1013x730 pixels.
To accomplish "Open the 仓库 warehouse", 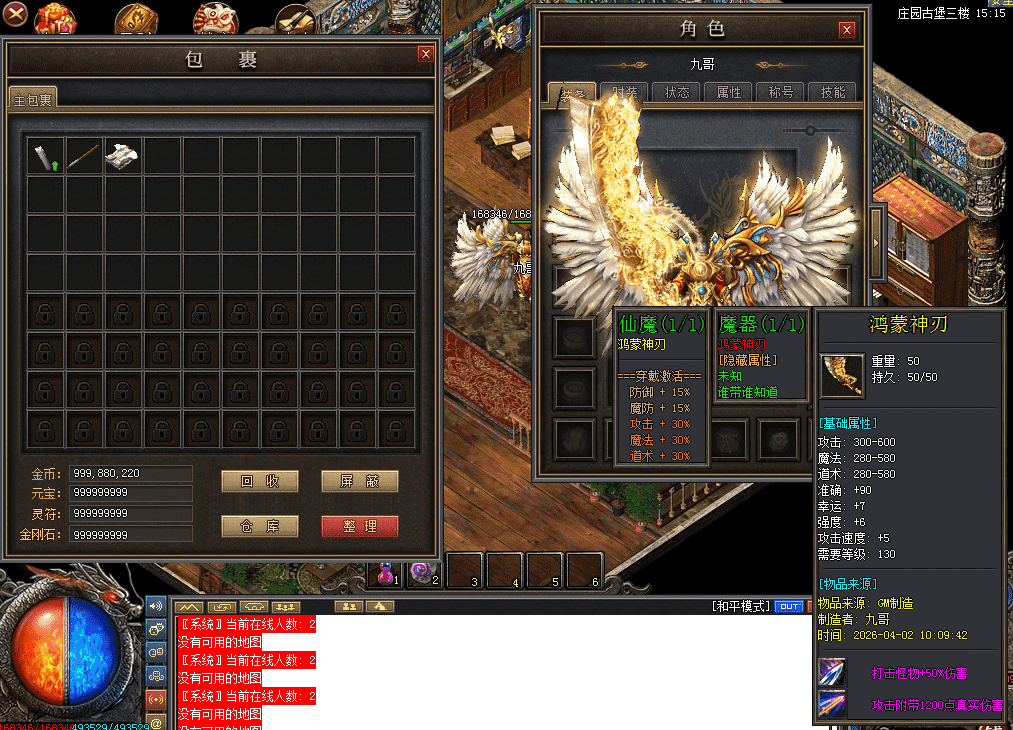I will (x=259, y=526).
